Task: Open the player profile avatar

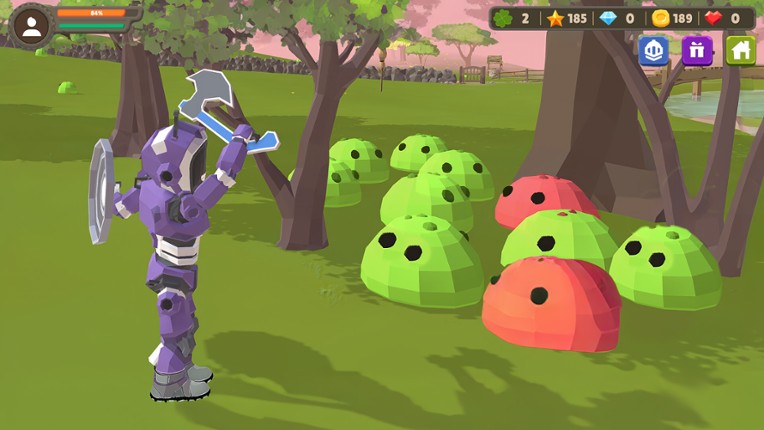Action: pyautogui.click(x=31, y=27)
